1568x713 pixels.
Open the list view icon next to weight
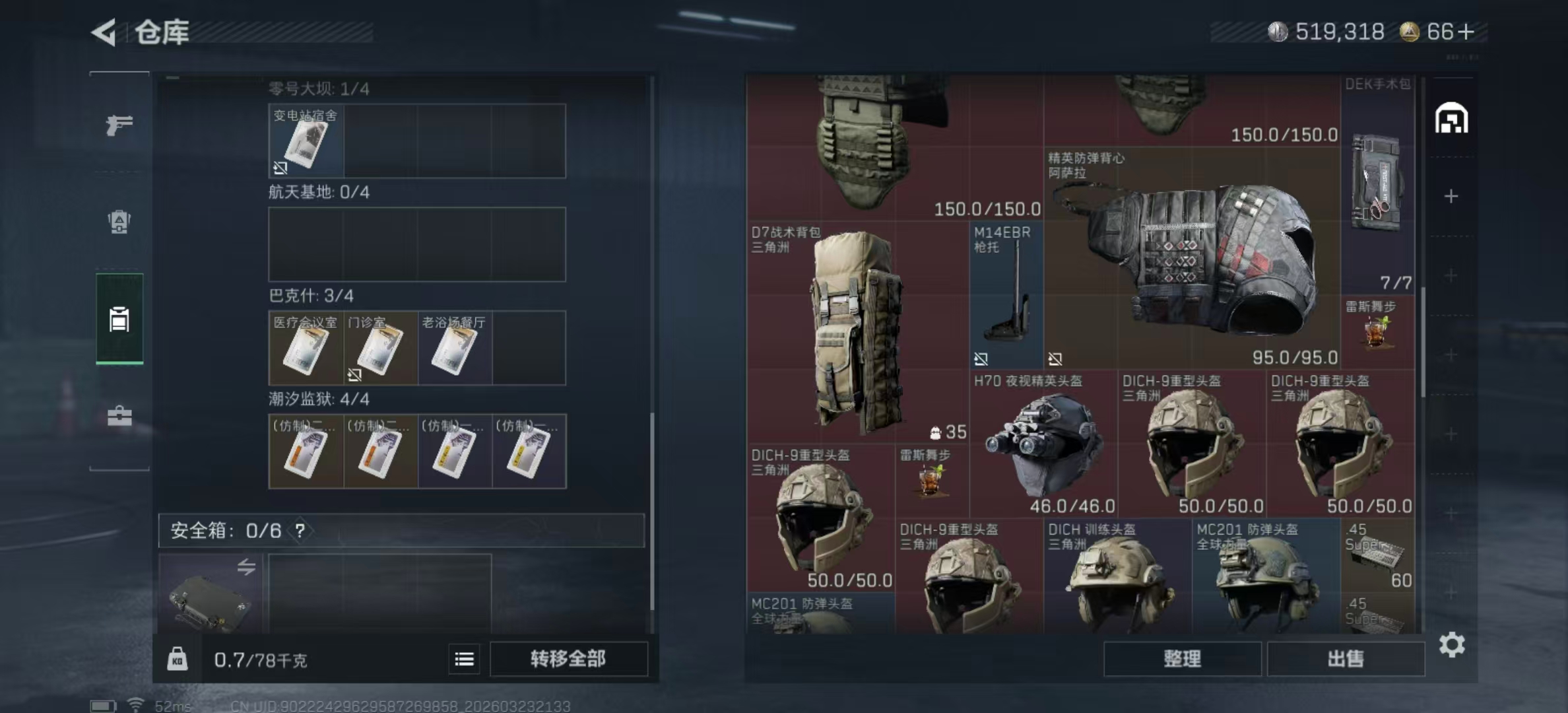(x=465, y=659)
